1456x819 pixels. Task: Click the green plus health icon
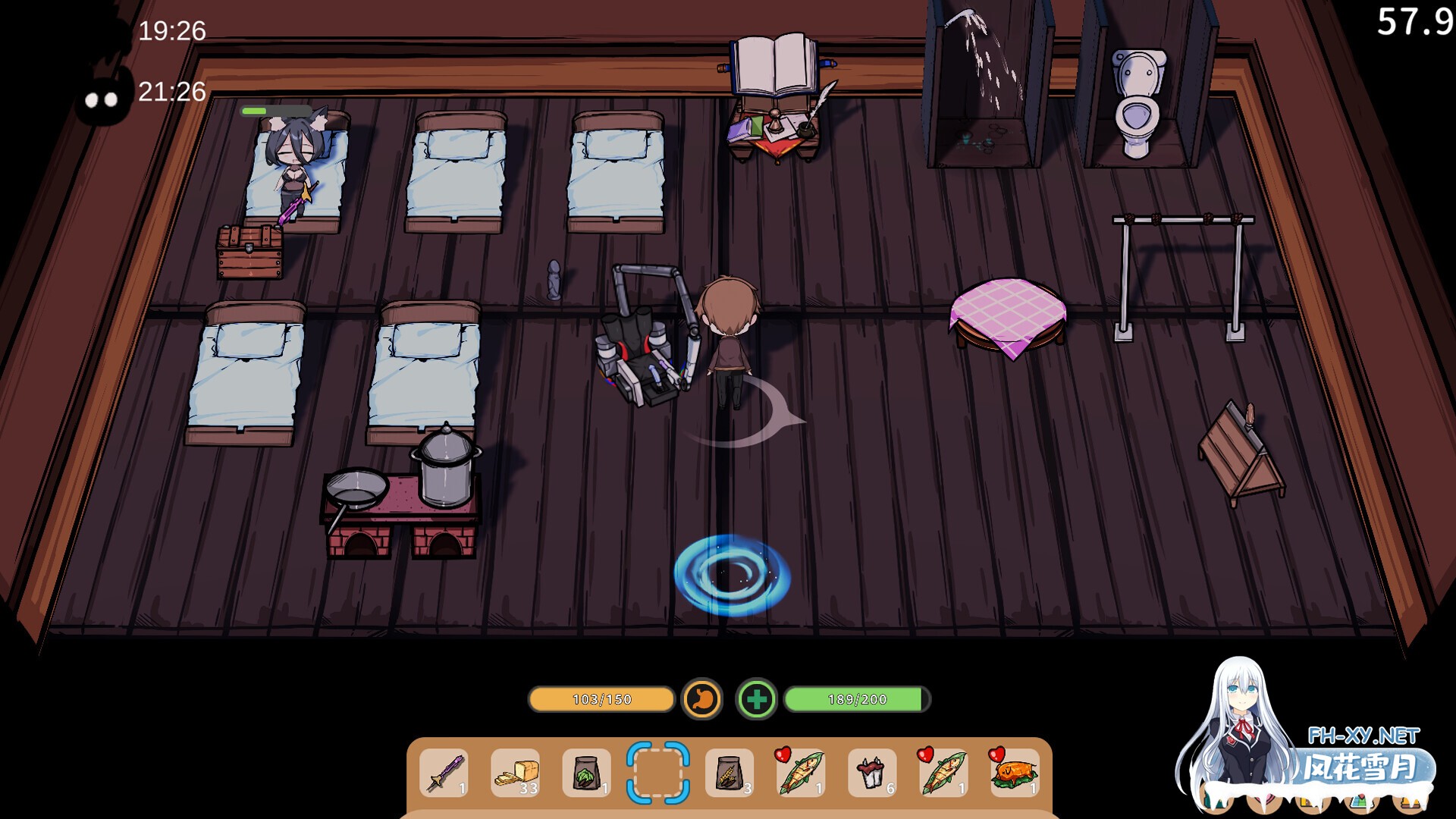756,699
